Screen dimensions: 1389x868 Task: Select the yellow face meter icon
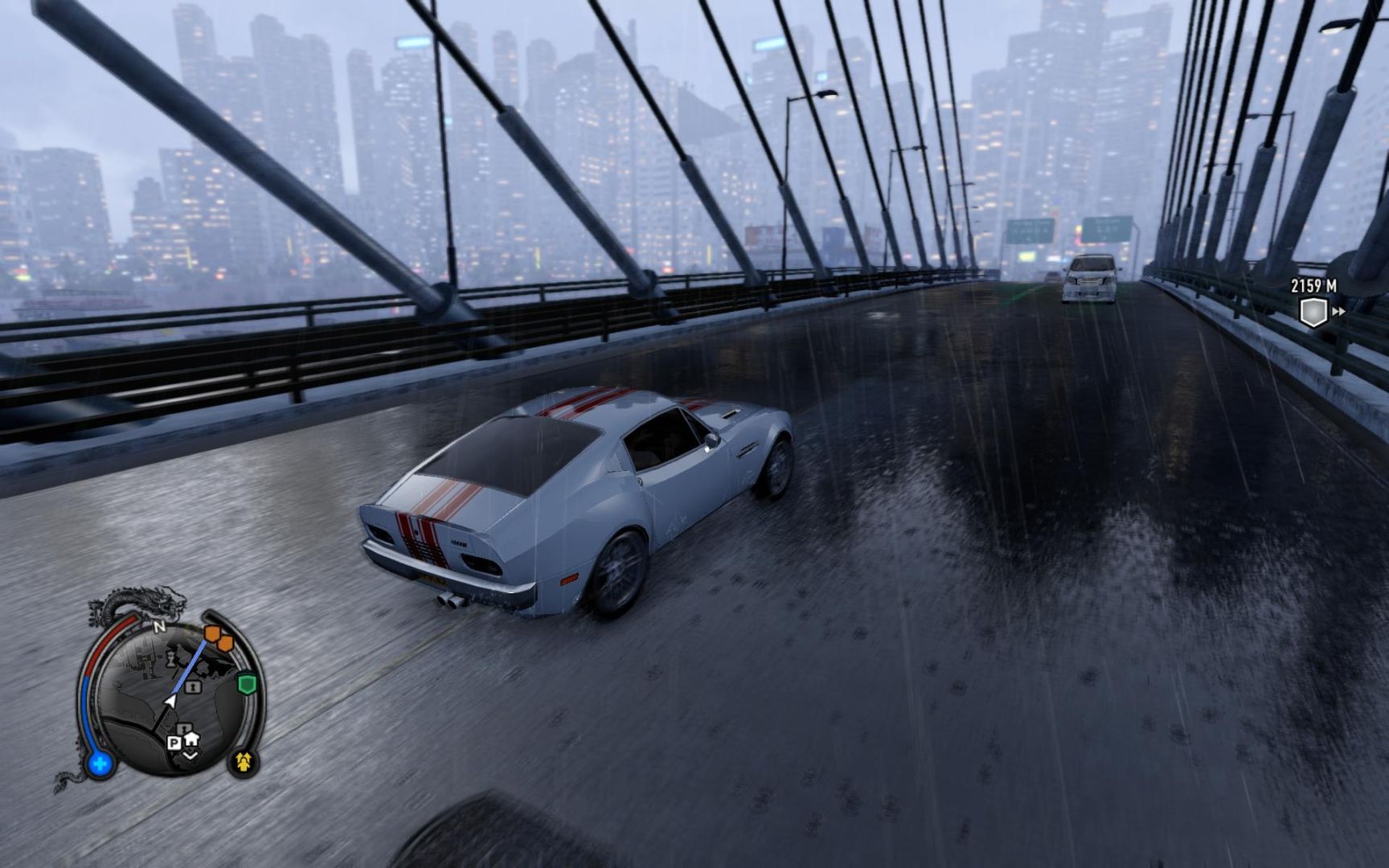click(244, 759)
